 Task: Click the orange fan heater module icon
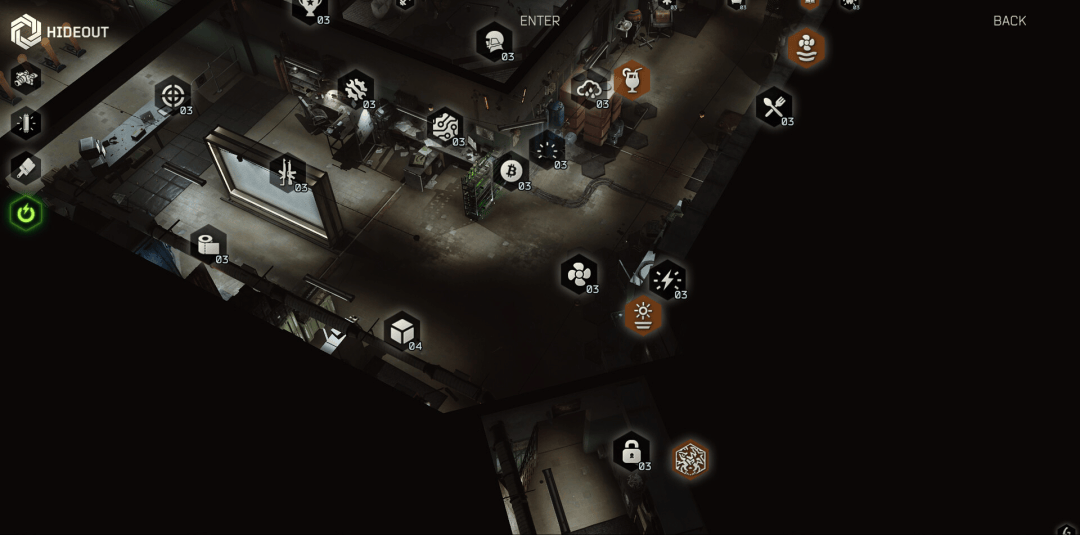pos(805,47)
